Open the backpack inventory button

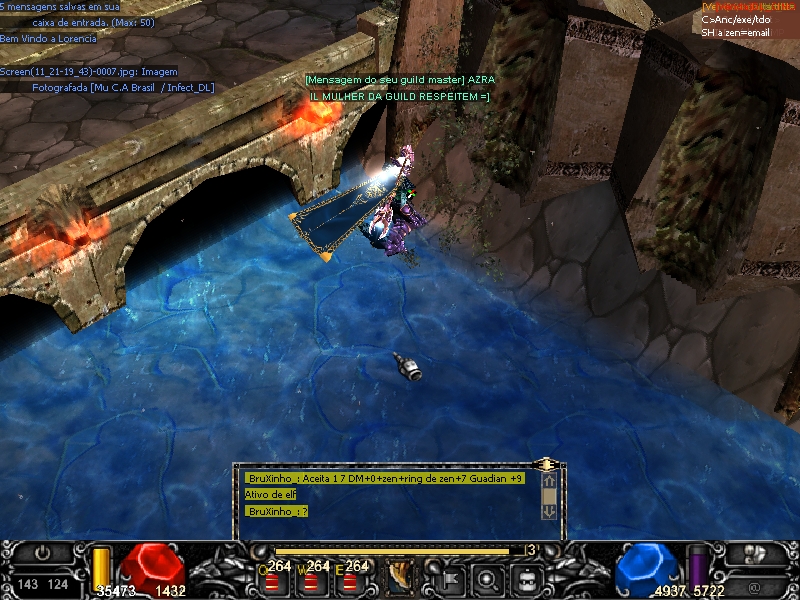(528, 577)
